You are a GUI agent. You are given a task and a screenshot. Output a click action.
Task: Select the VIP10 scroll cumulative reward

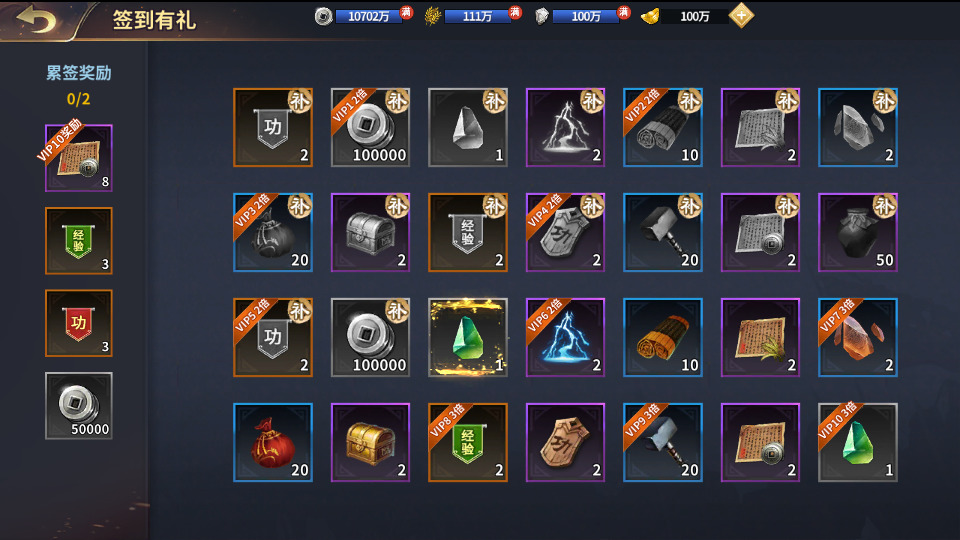[x=79, y=158]
